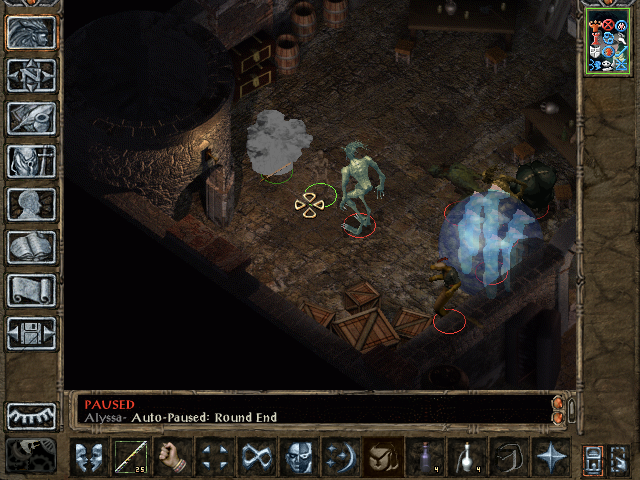Select the weapon slot showing 25 ammo
This screenshot has width=640, height=480.
coord(130,457)
